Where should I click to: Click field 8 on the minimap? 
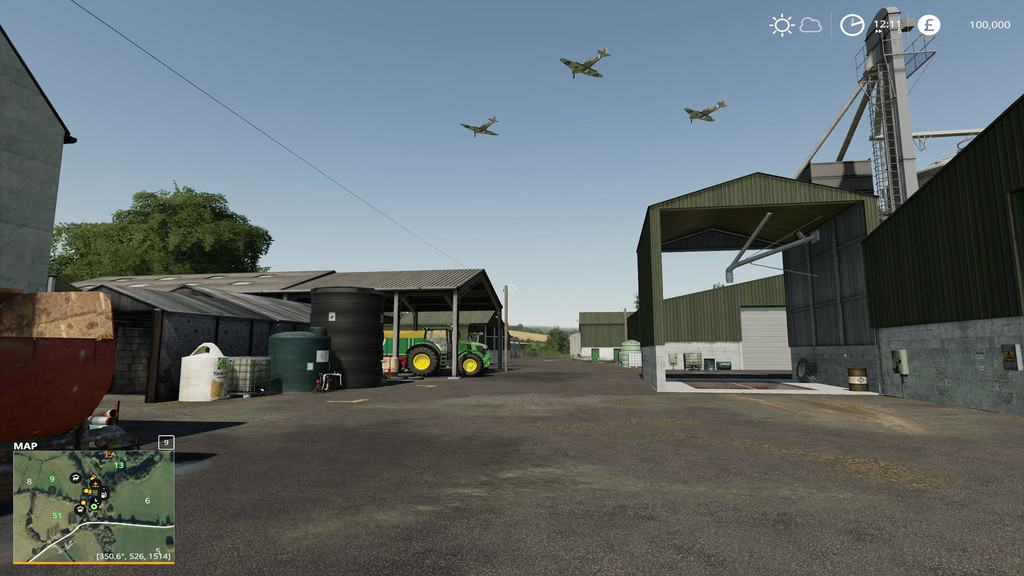(x=29, y=482)
